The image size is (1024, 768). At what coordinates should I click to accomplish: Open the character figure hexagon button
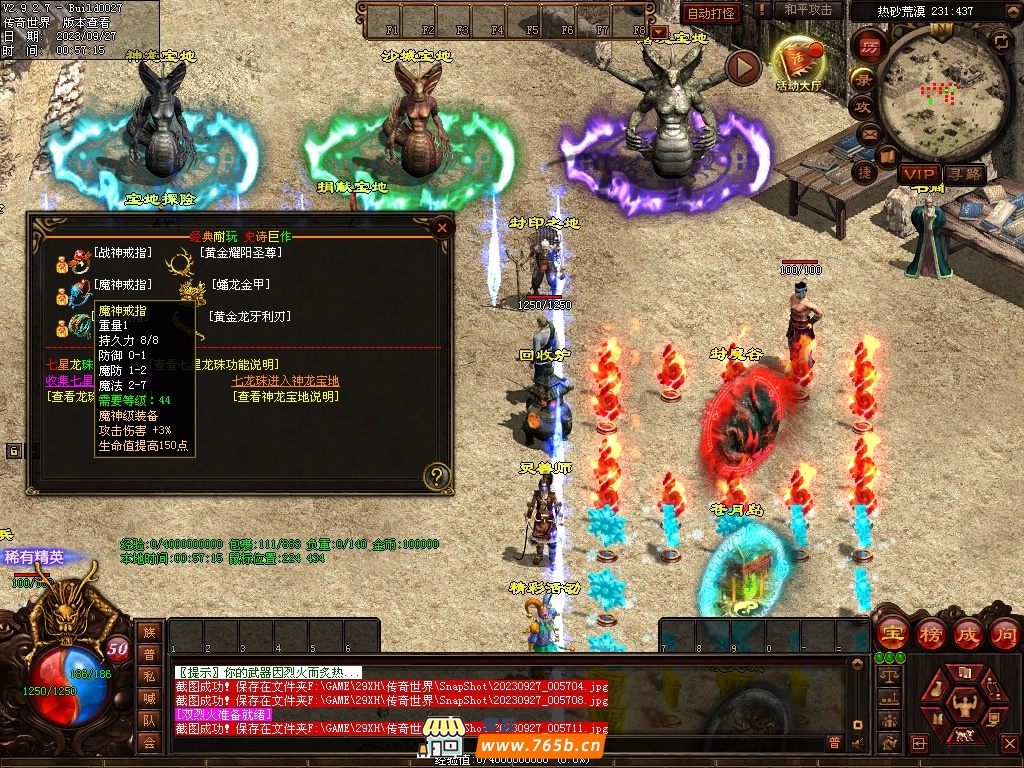[x=964, y=704]
